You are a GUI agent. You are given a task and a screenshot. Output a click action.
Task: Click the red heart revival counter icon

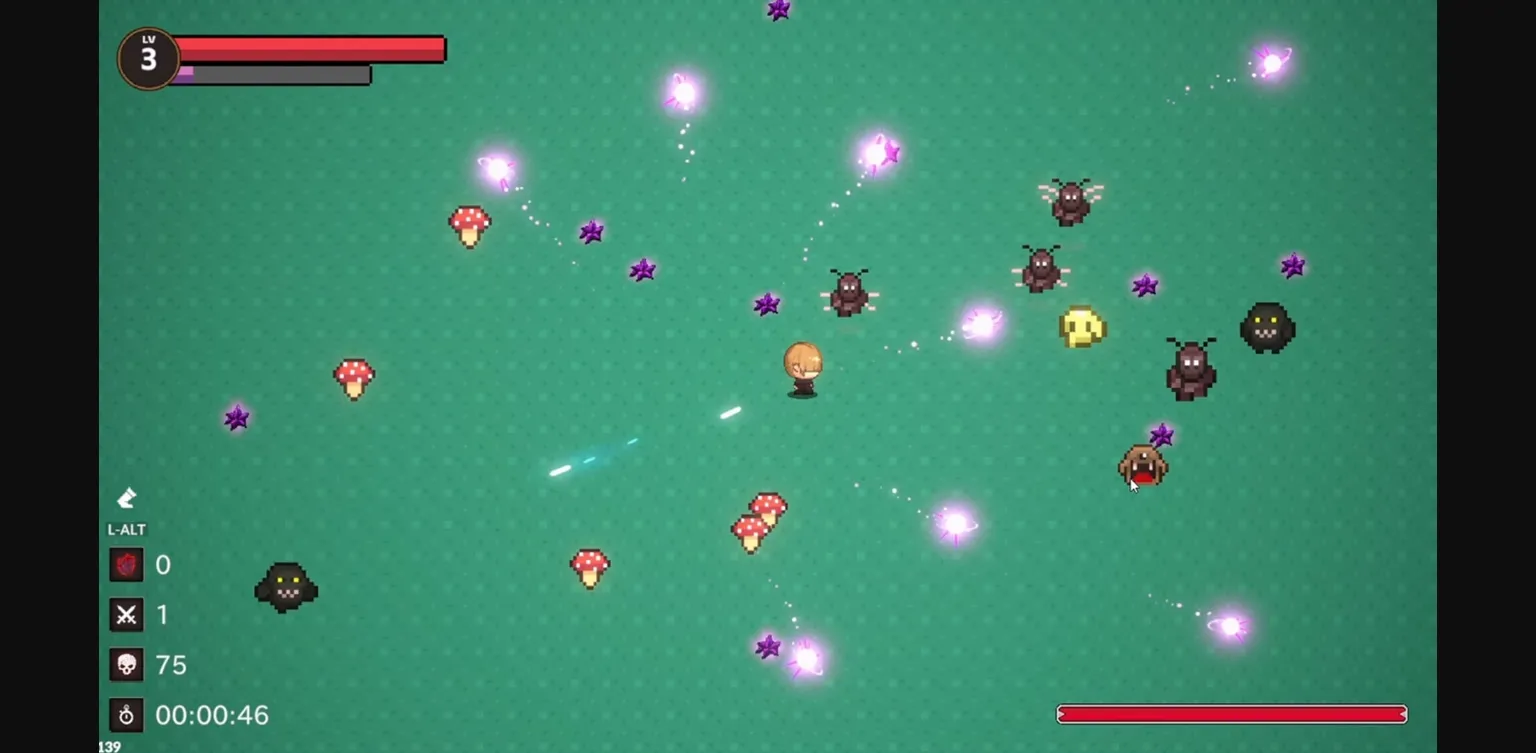pos(126,565)
